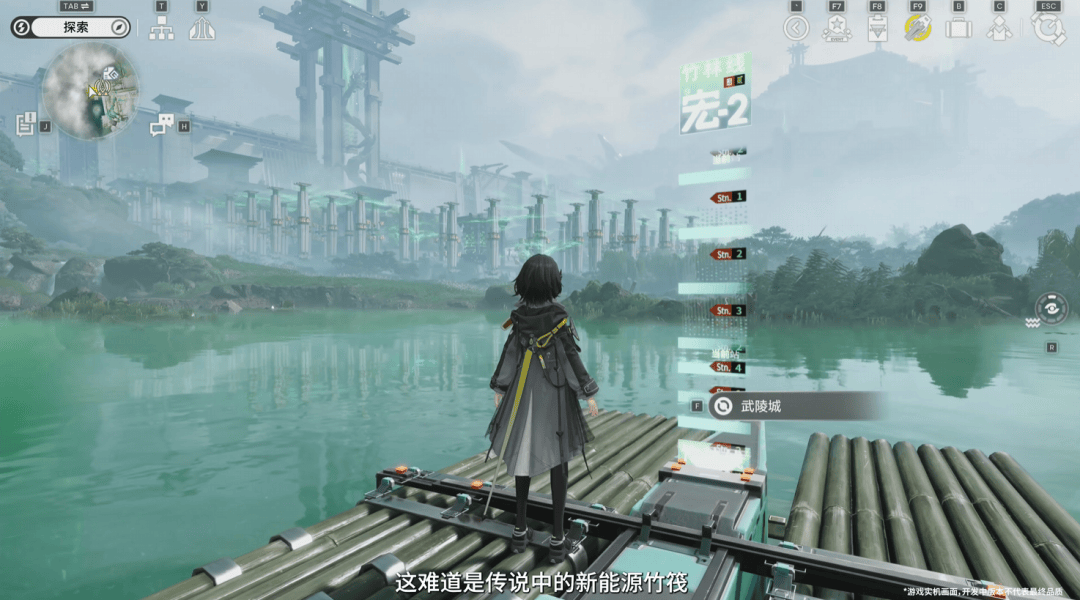Select the 武陵城 interaction prompt
This screenshot has height=600, width=1080.
point(795,406)
